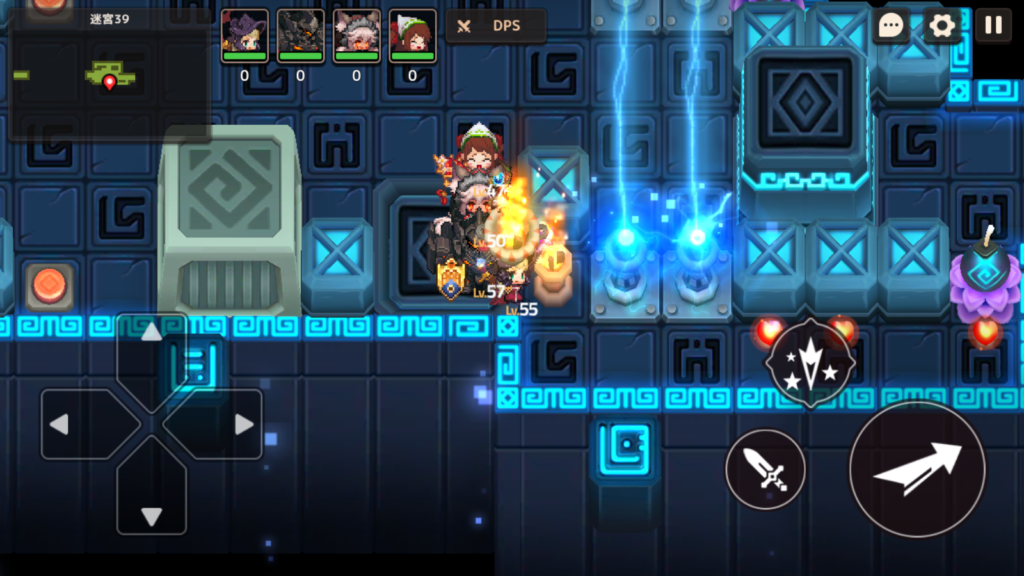
Task: Toggle the DPS meter button
Action: click(x=496, y=26)
